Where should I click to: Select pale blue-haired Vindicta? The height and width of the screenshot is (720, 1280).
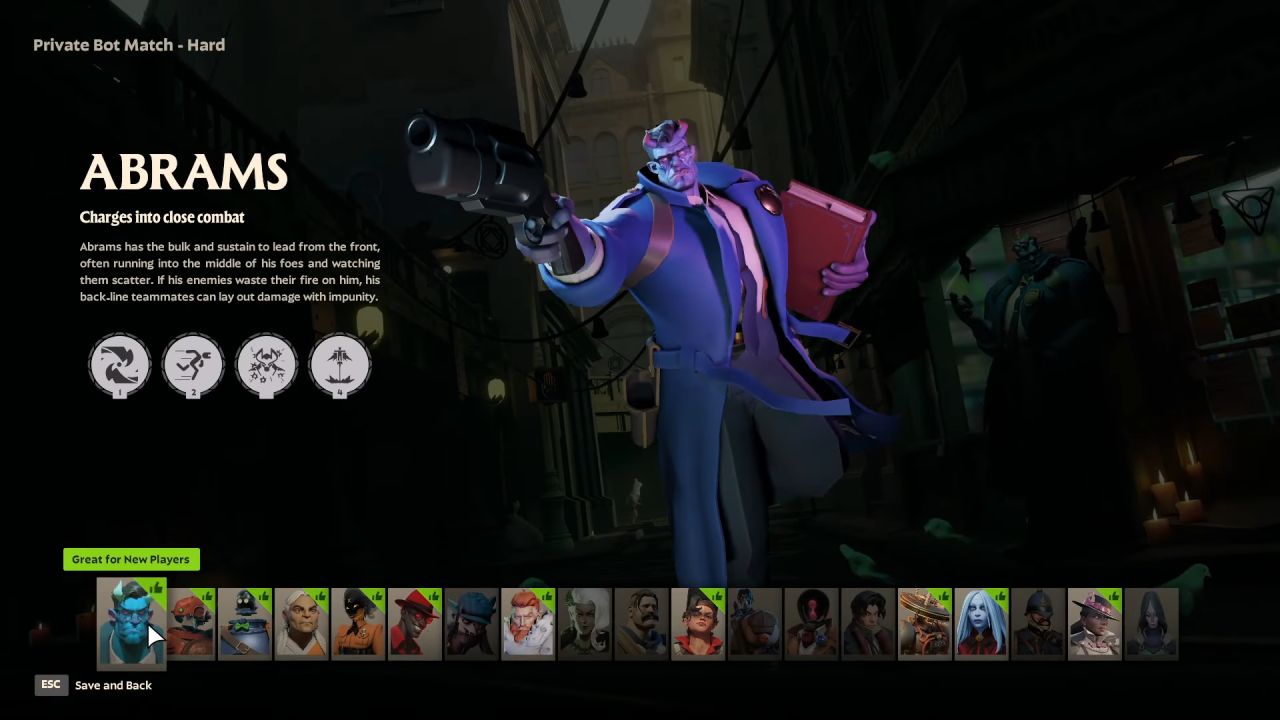coord(981,623)
